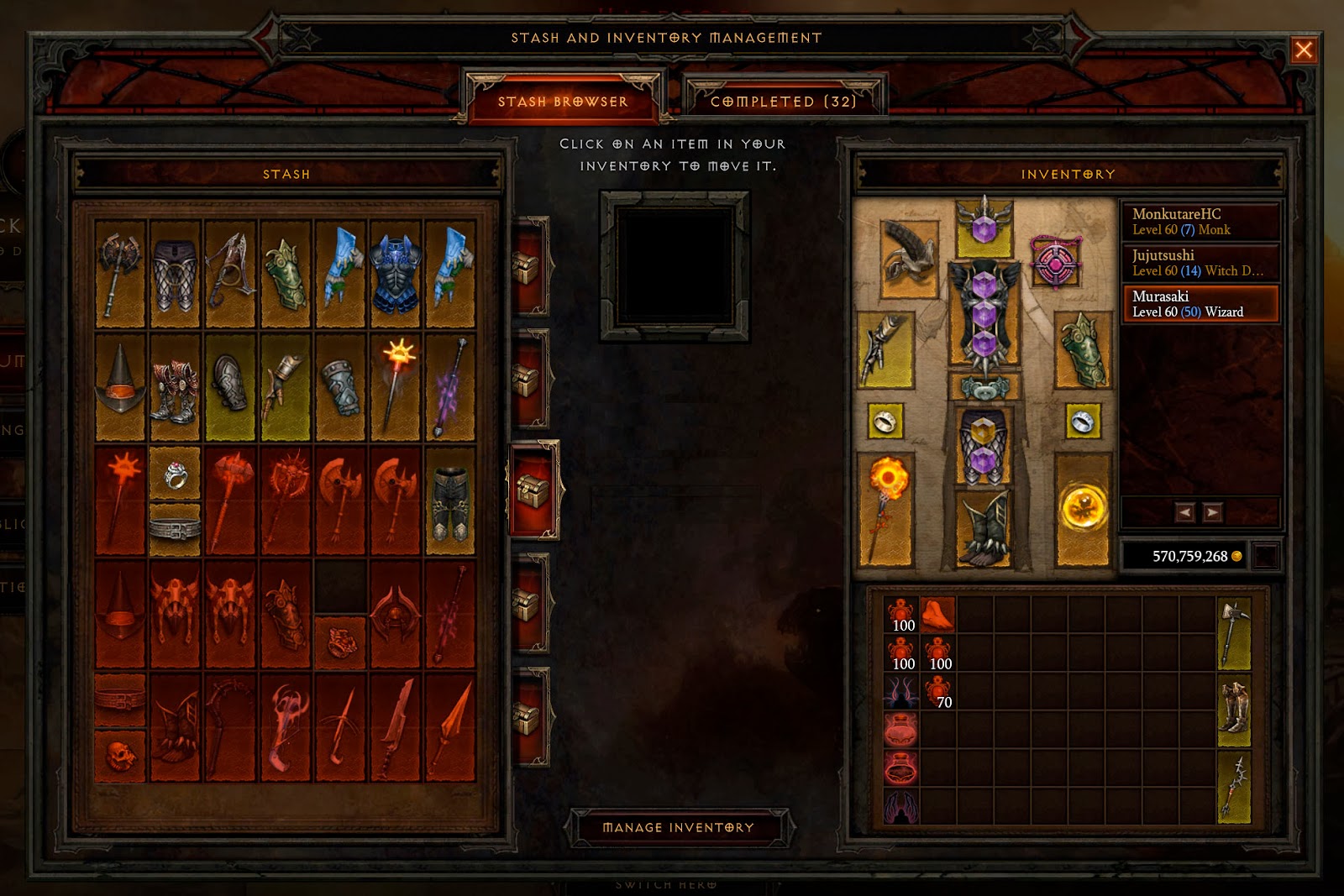Select the MonkutareHC Monk hero
The image size is (1344, 896).
pyautogui.click(x=1200, y=222)
